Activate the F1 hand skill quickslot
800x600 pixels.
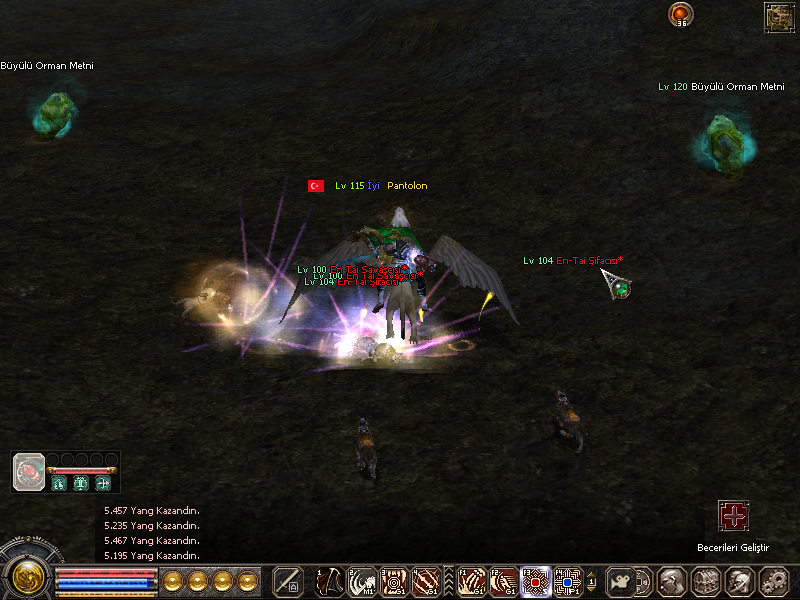[472, 581]
